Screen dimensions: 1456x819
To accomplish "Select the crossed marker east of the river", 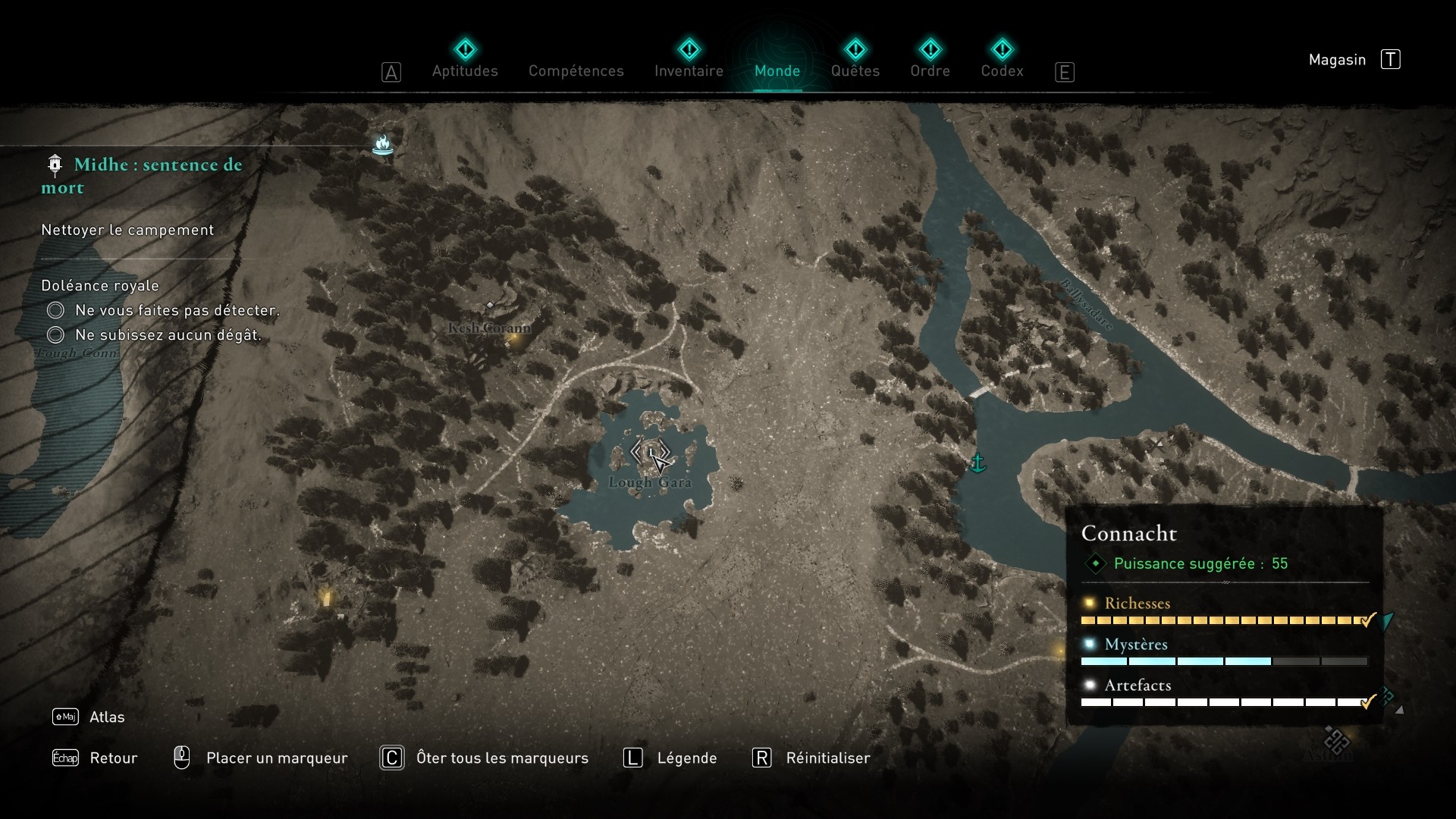I will point(1158,445).
